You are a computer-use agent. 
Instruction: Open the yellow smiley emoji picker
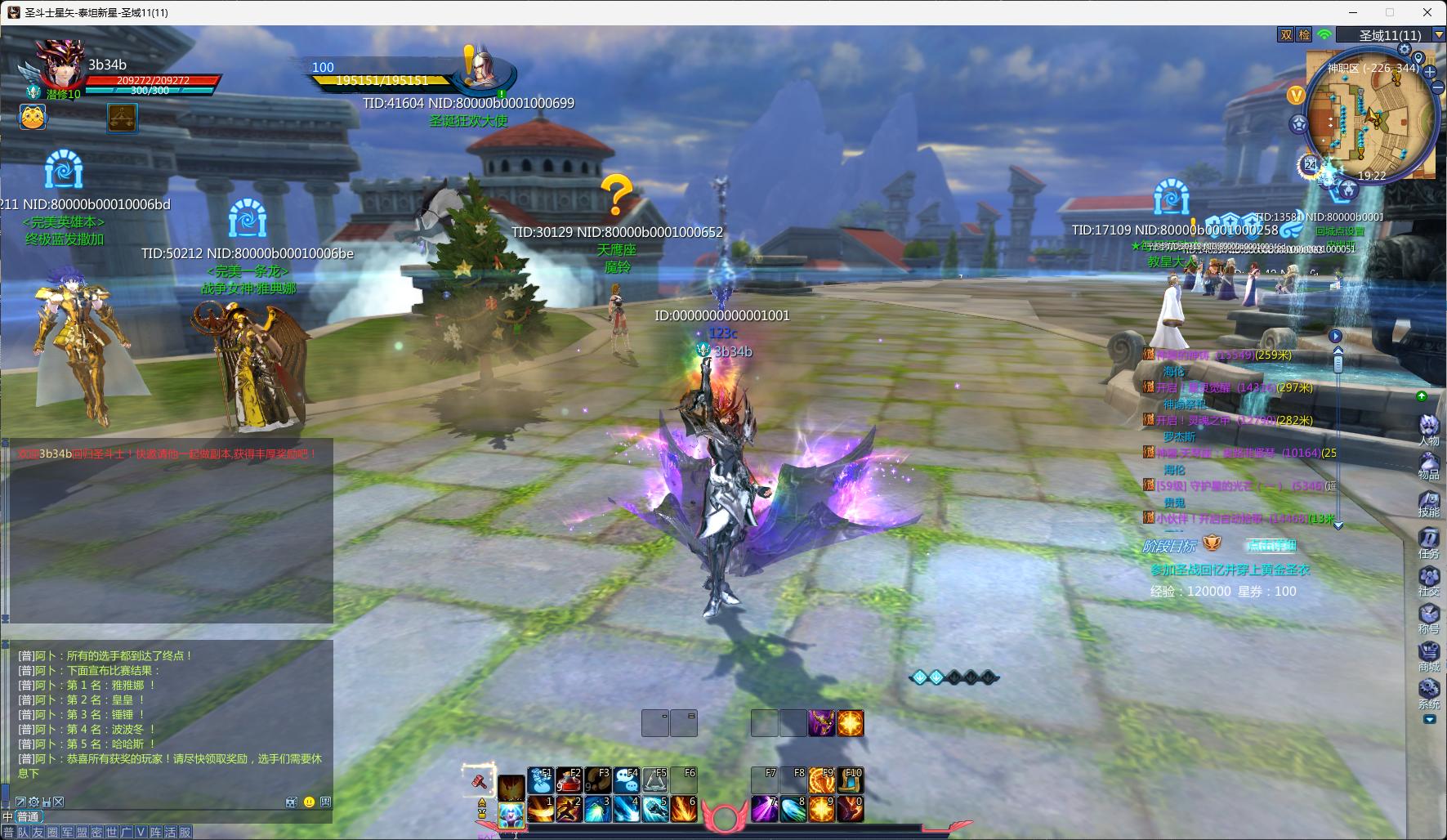pyautogui.click(x=309, y=802)
